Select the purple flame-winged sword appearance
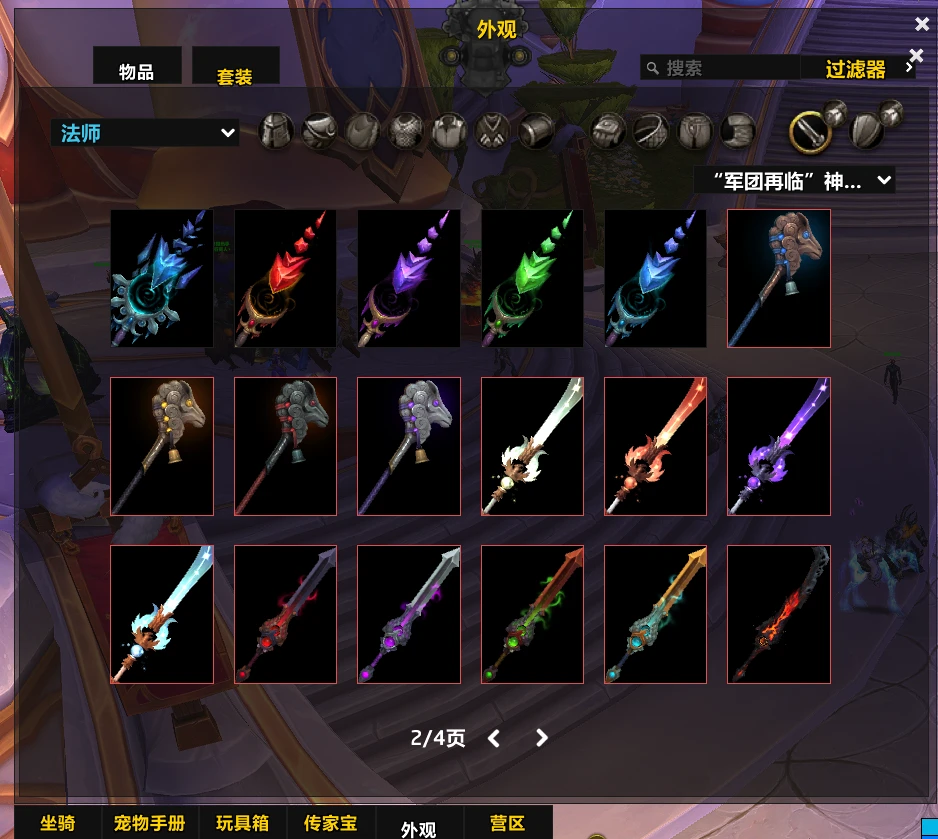 click(779, 446)
